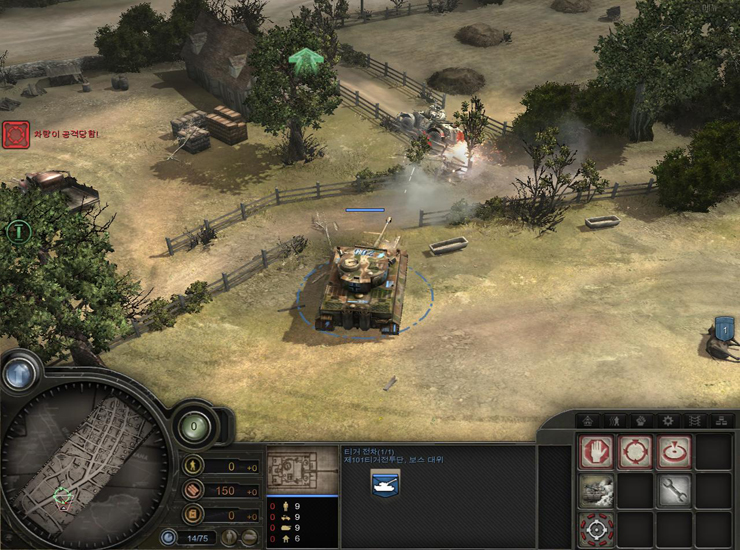This screenshot has height=550, width=740.
Task: Open the commander points button showing 0
Action: pyautogui.click(x=196, y=425)
